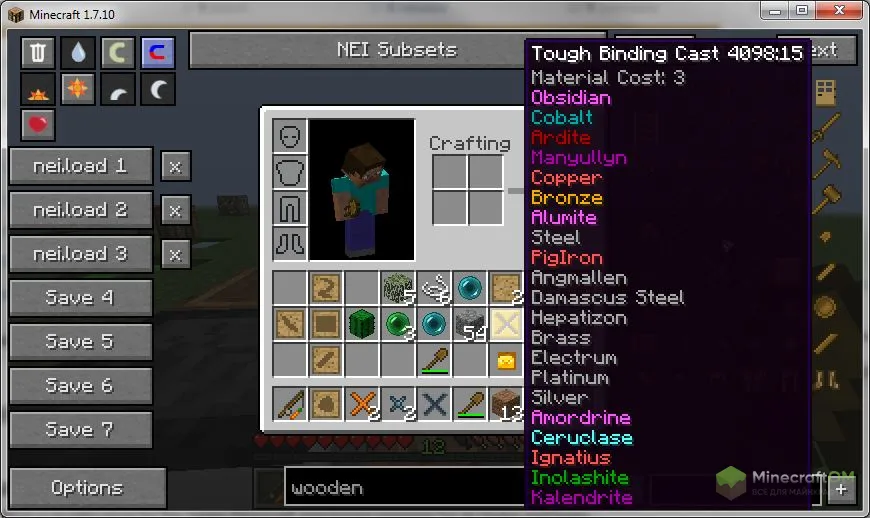Pick the orange crossed item hotbar slot
The height and width of the screenshot is (518, 870).
point(361,405)
